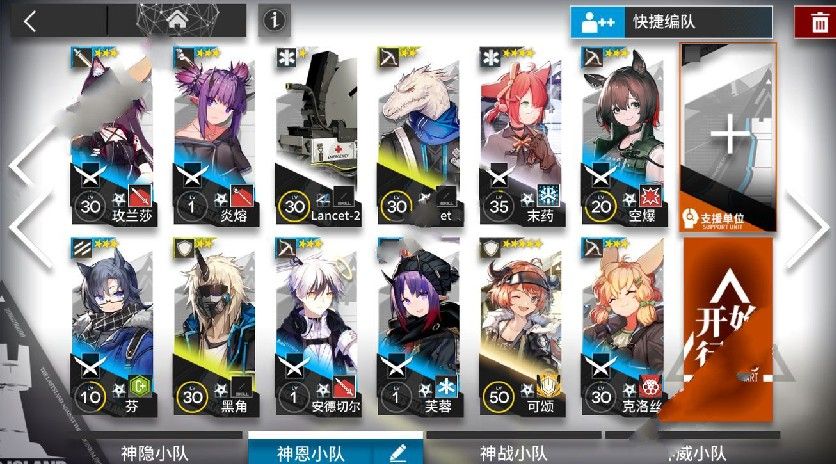The width and height of the screenshot is (836, 464).
Task: Open the info panel
Action: coord(274,20)
